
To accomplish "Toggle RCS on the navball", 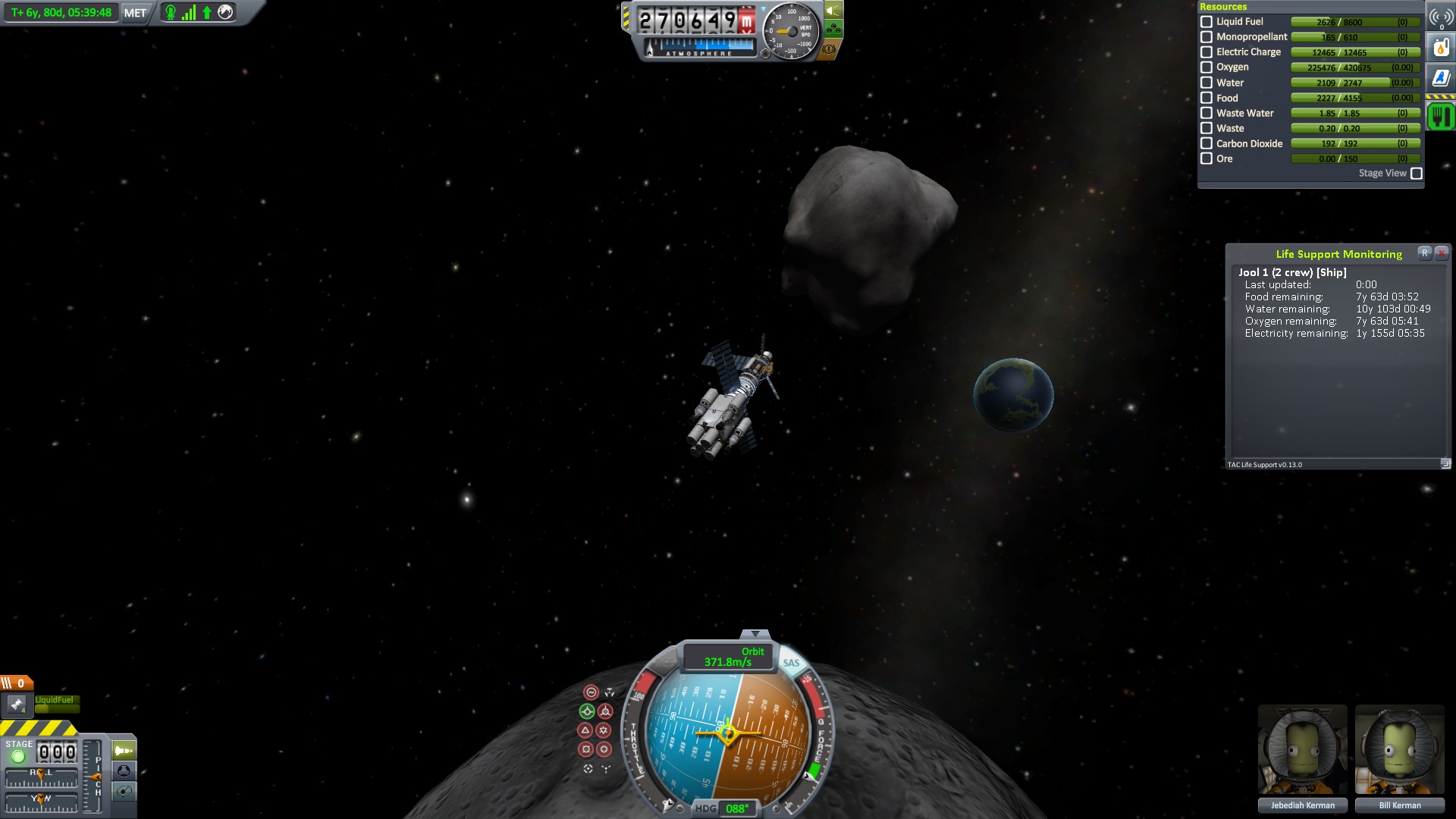I will pos(664,663).
